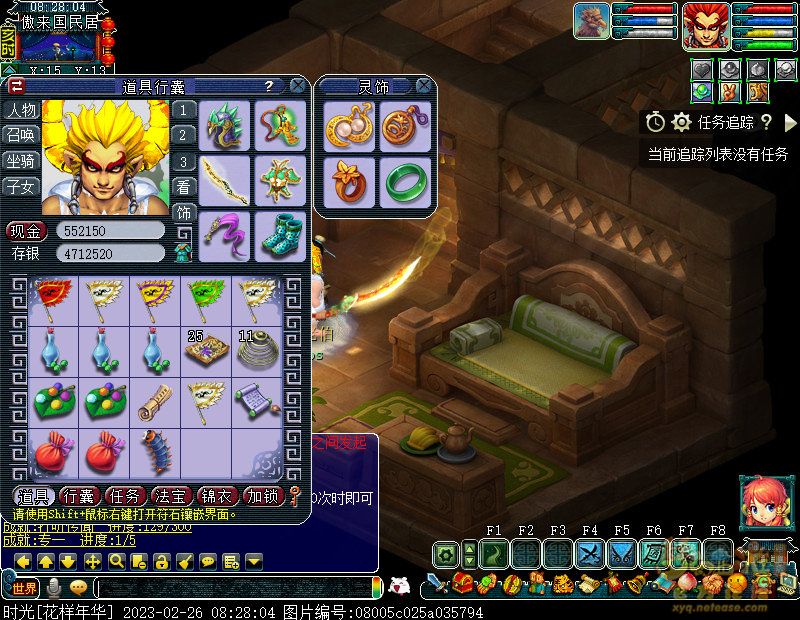Open the task tracker gear settings

[681, 122]
